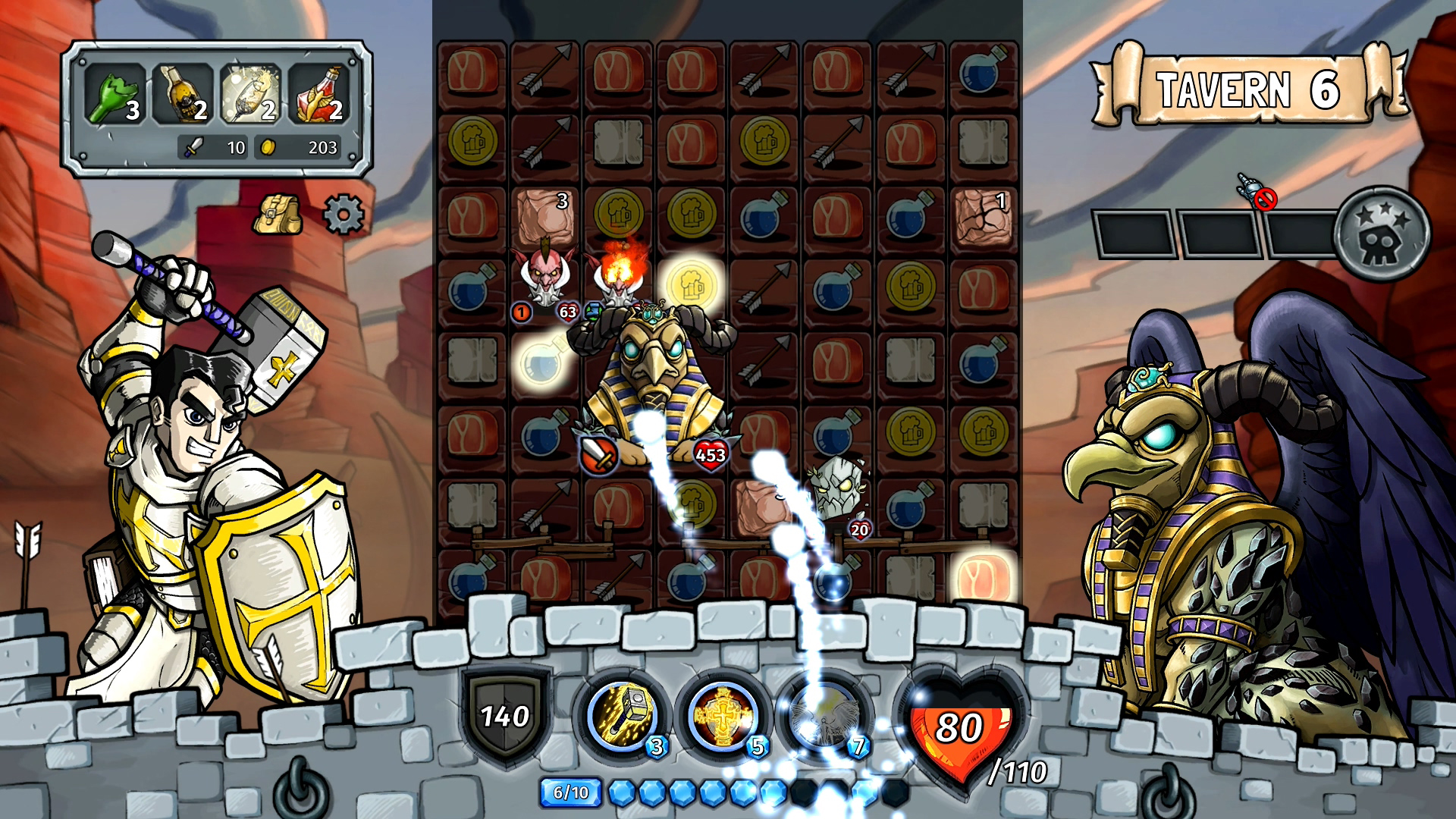Open the backpack inventory

[x=277, y=215]
